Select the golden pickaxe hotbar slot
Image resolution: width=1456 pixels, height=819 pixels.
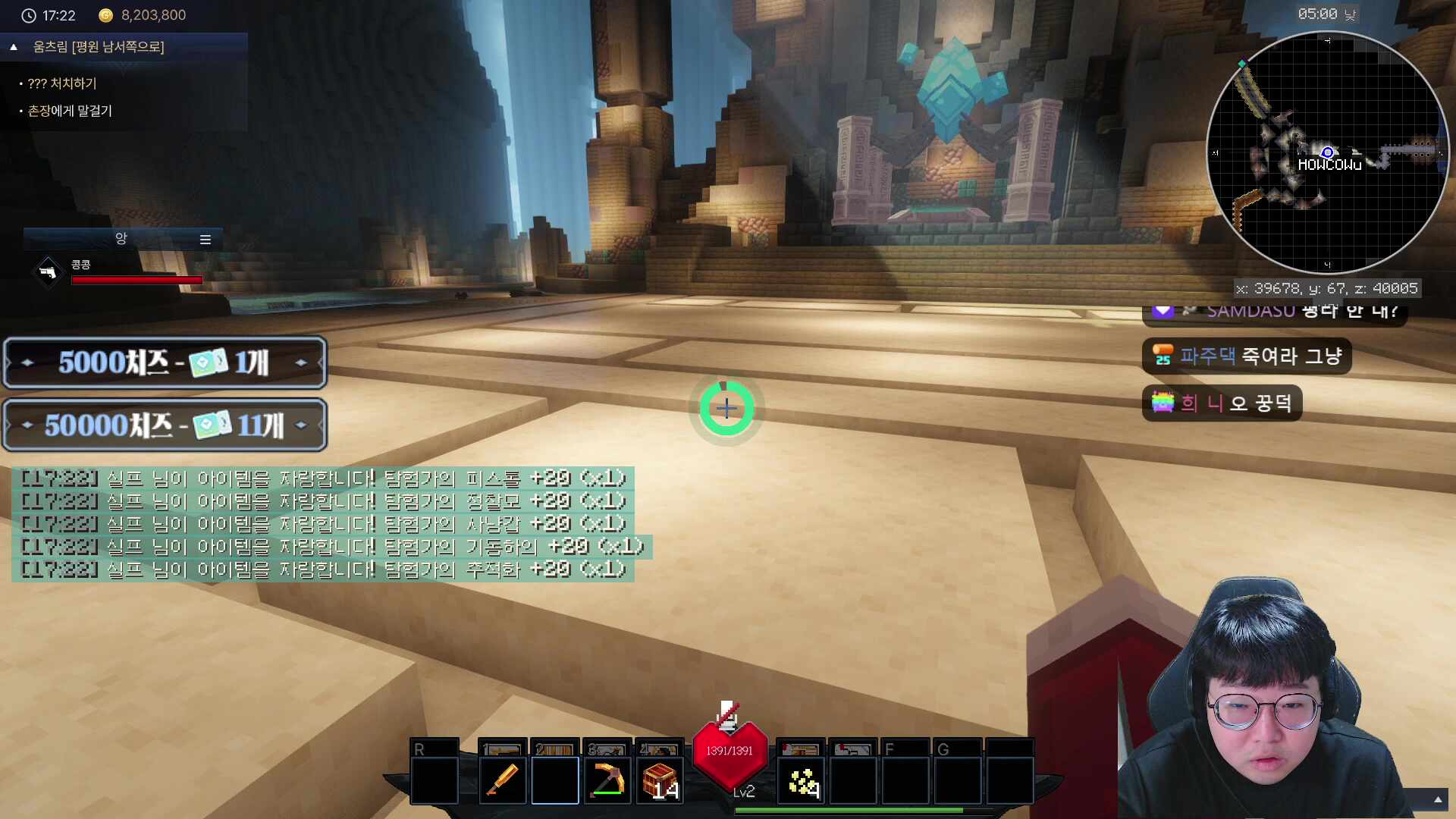607,780
